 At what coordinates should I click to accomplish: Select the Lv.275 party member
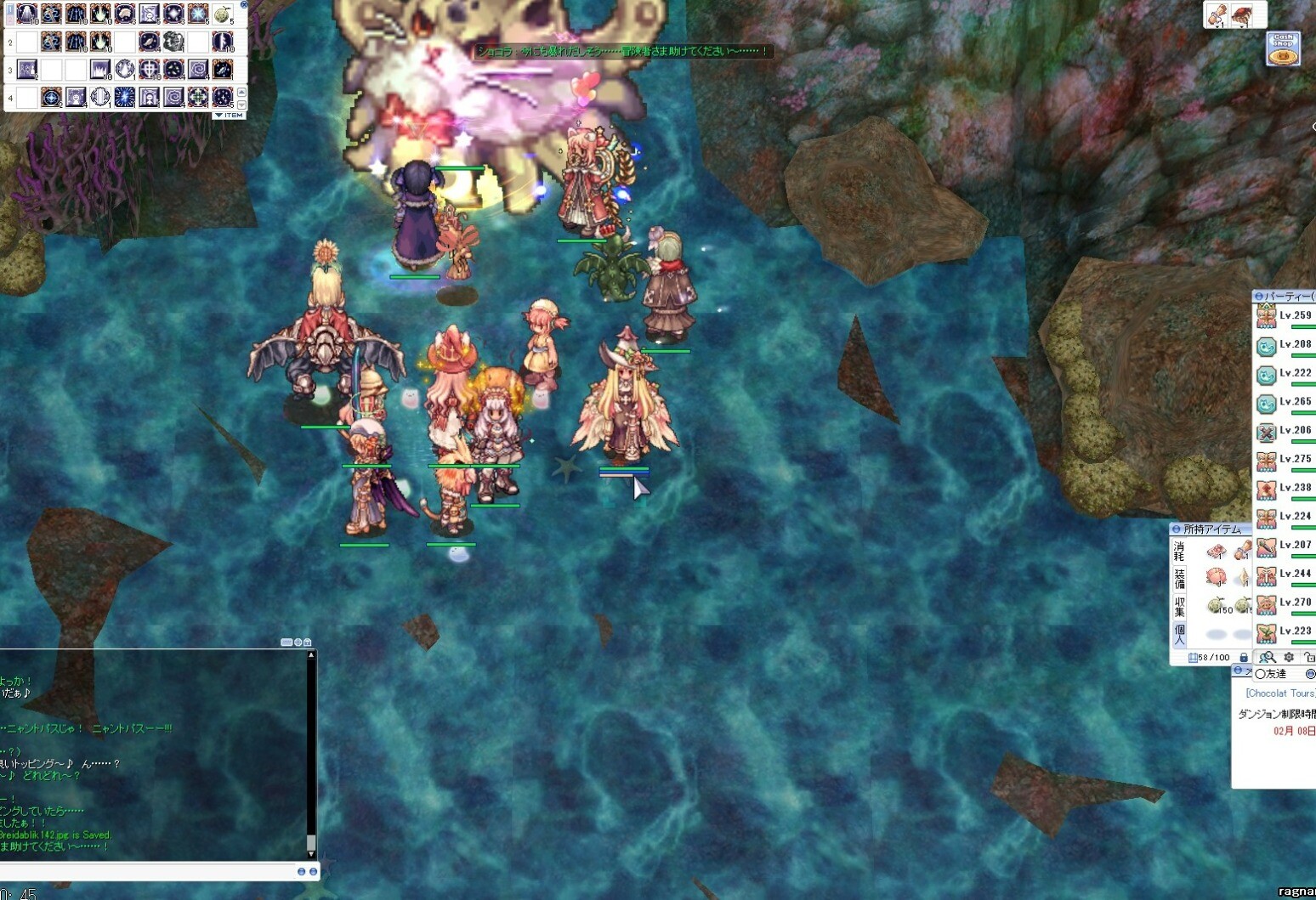tap(1285, 460)
